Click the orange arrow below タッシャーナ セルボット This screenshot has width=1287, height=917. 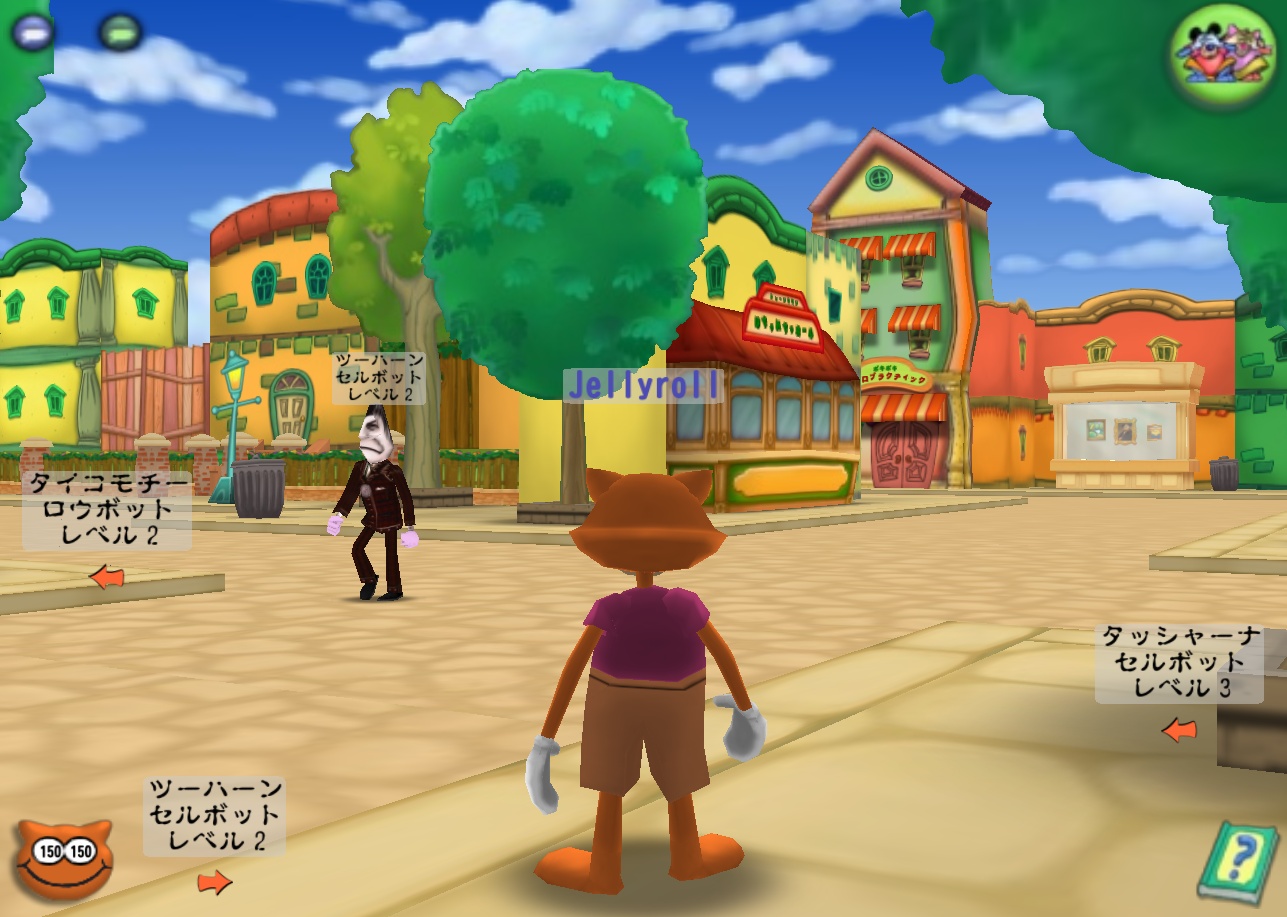pos(1178,730)
